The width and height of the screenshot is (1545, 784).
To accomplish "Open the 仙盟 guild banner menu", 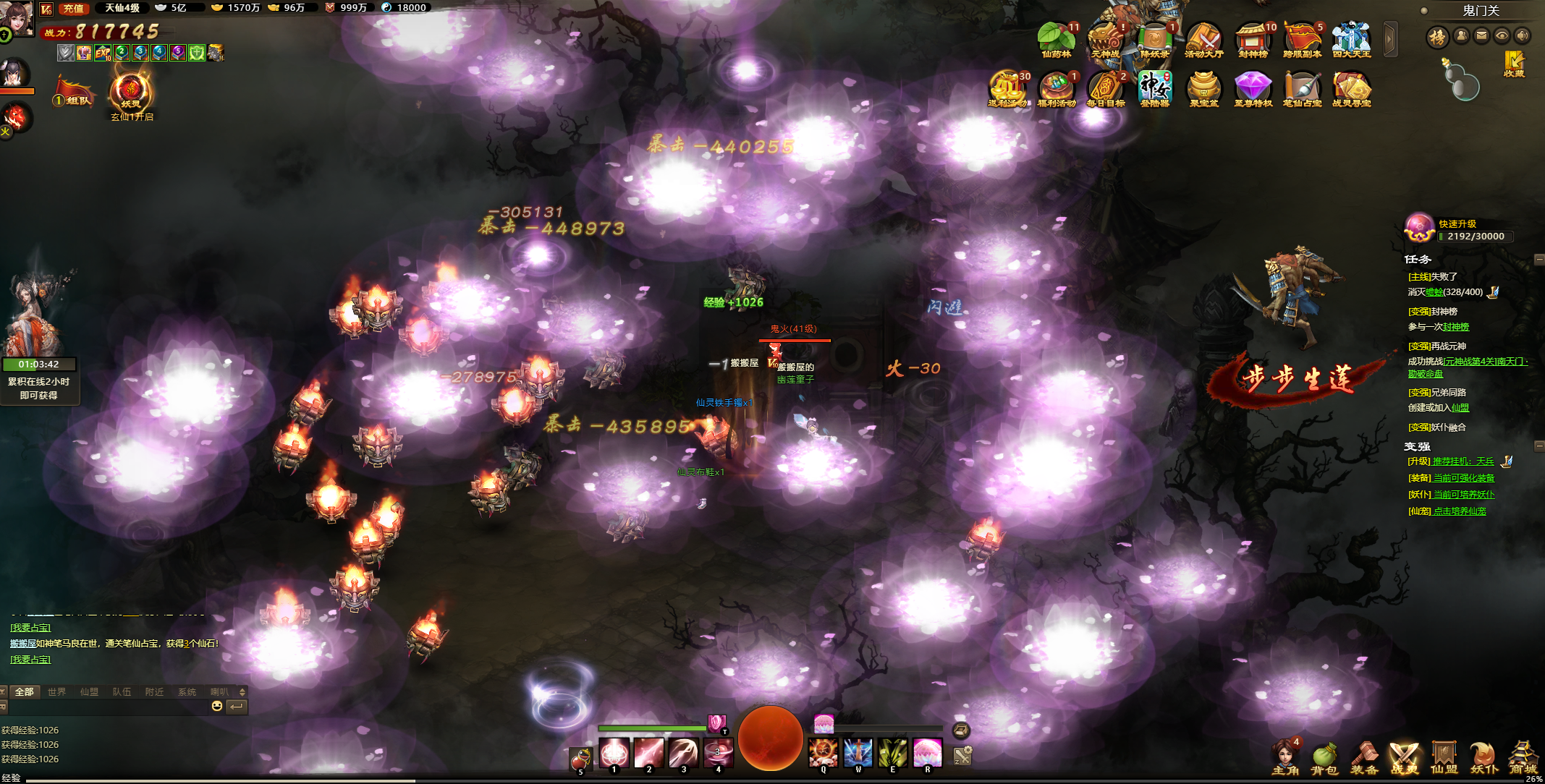I will (1444, 758).
